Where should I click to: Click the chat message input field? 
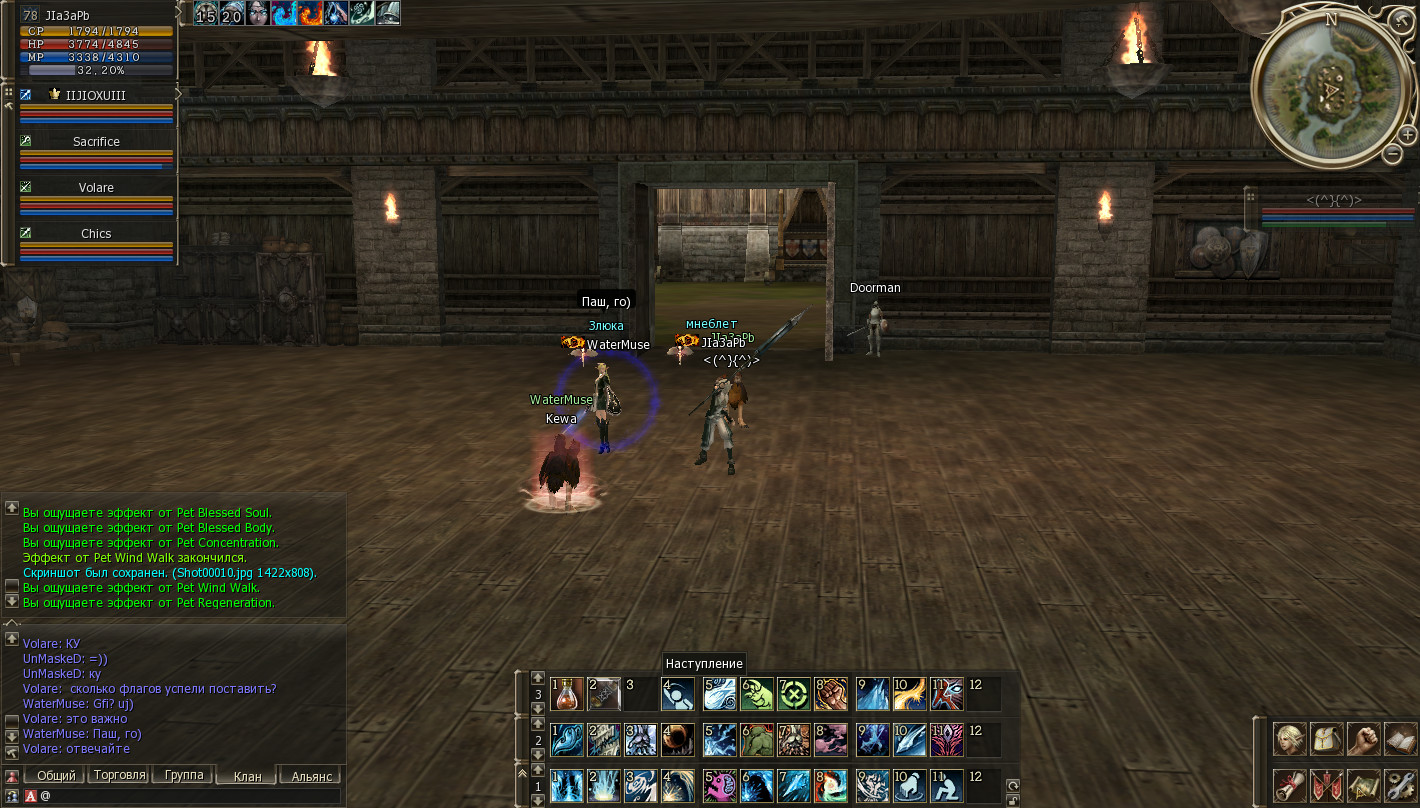[x=190, y=796]
